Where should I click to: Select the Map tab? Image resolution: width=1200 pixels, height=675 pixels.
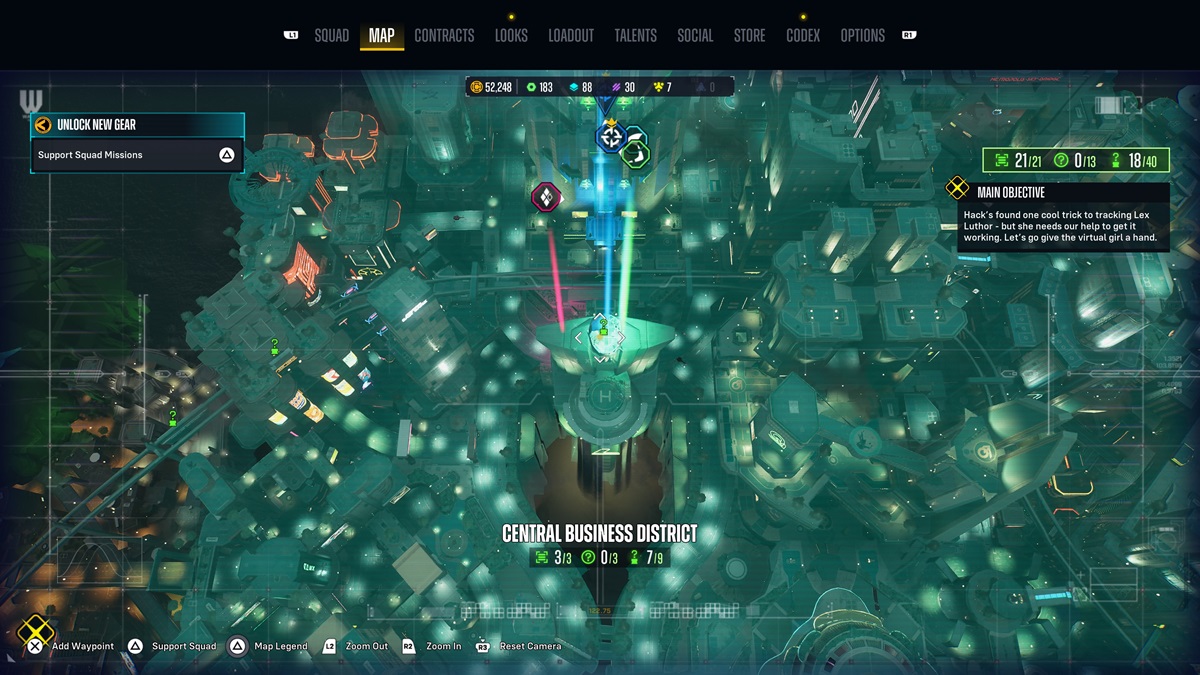click(x=381, y=36)
